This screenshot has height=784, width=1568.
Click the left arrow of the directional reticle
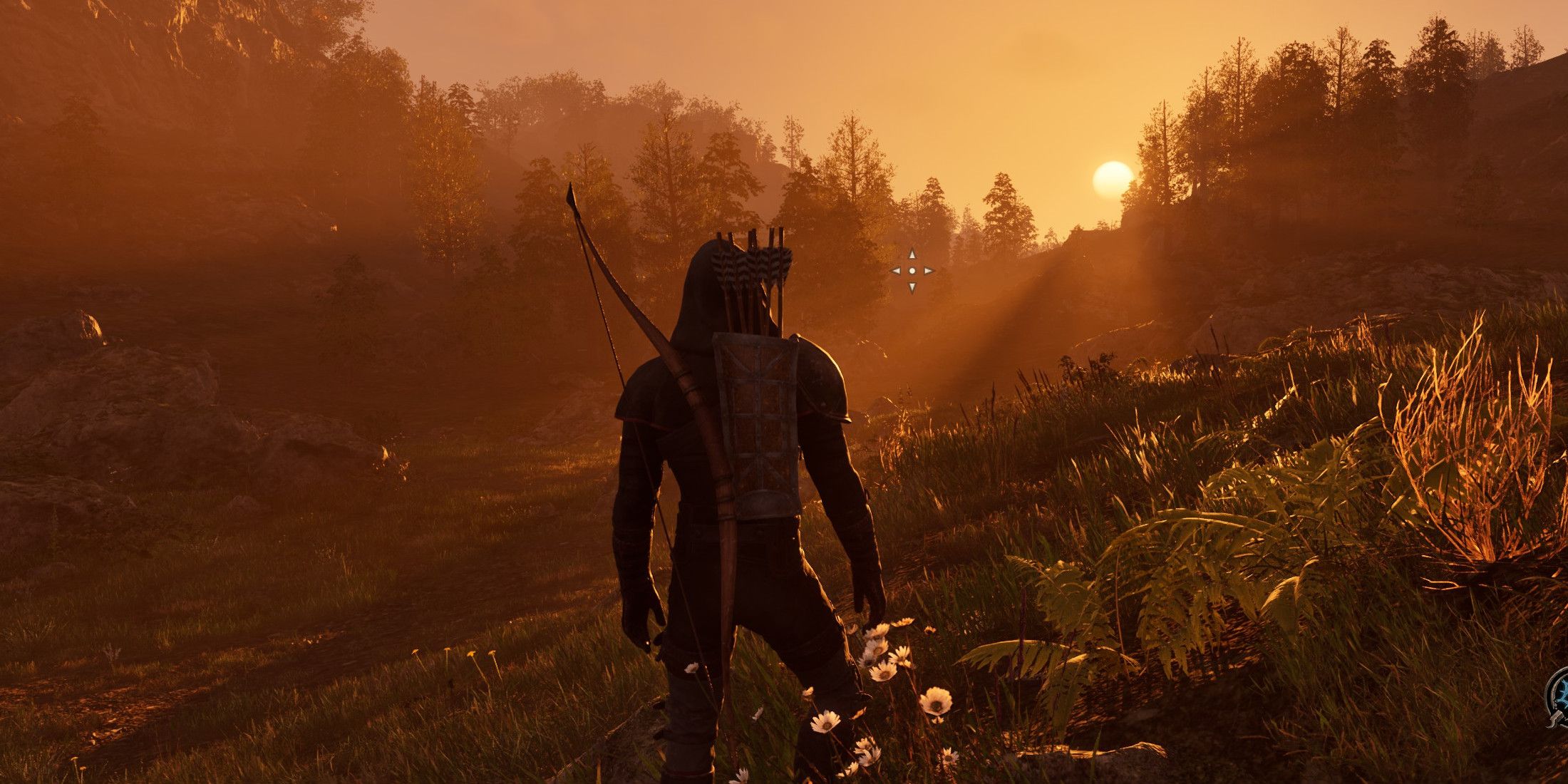coord(896,271)
